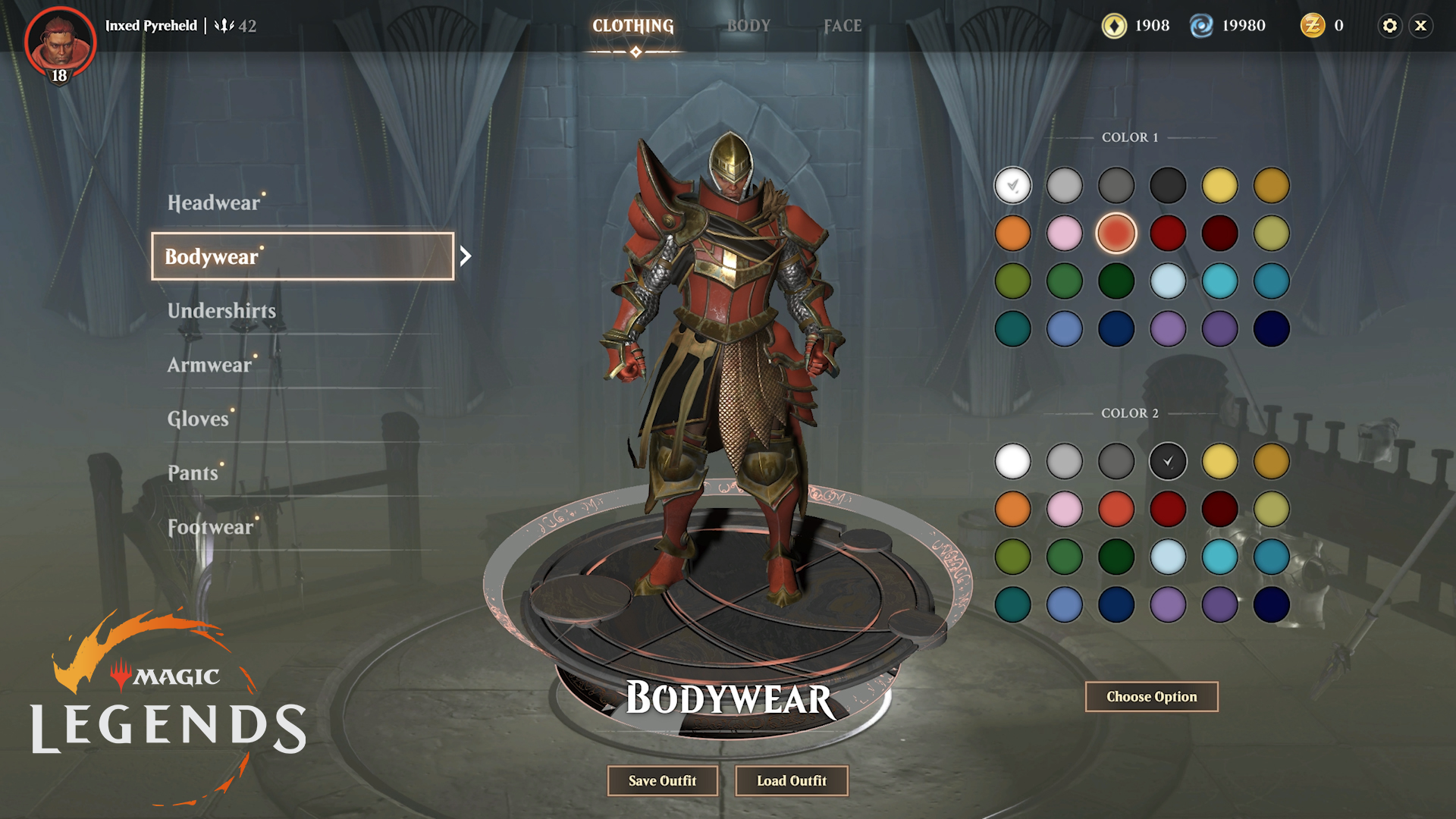Set Color 2 to pink
The width and height of the screenshot is (1456, 819).
click(x=1064, y=509)
